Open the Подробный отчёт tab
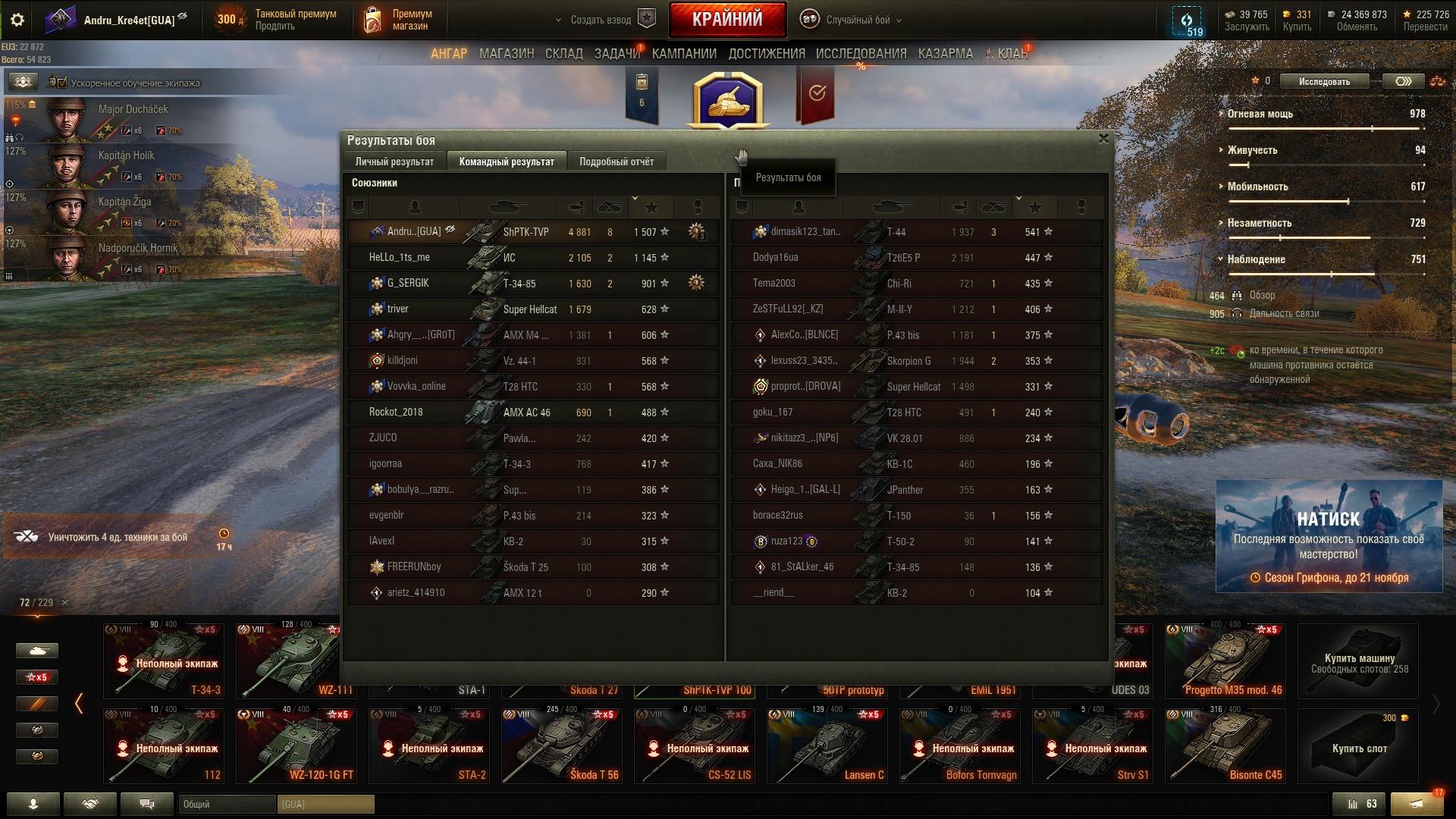Image resolution: width=1456 pixels, height=819 pixels. coord(616,162)
